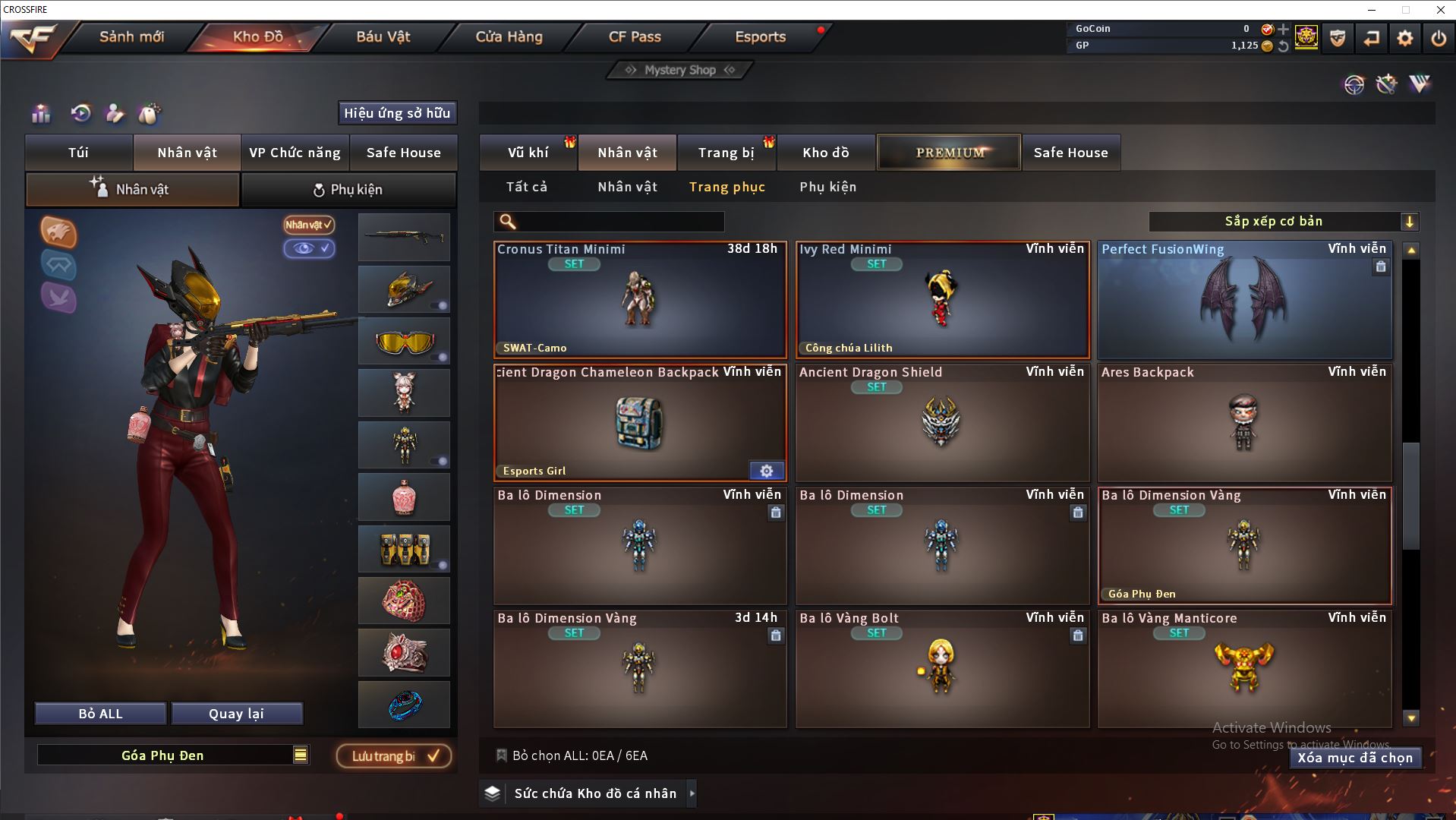1456x820 pixels.
Task: Open the Hiệu ứng sở hữu panel
Action: click(397, 113)
